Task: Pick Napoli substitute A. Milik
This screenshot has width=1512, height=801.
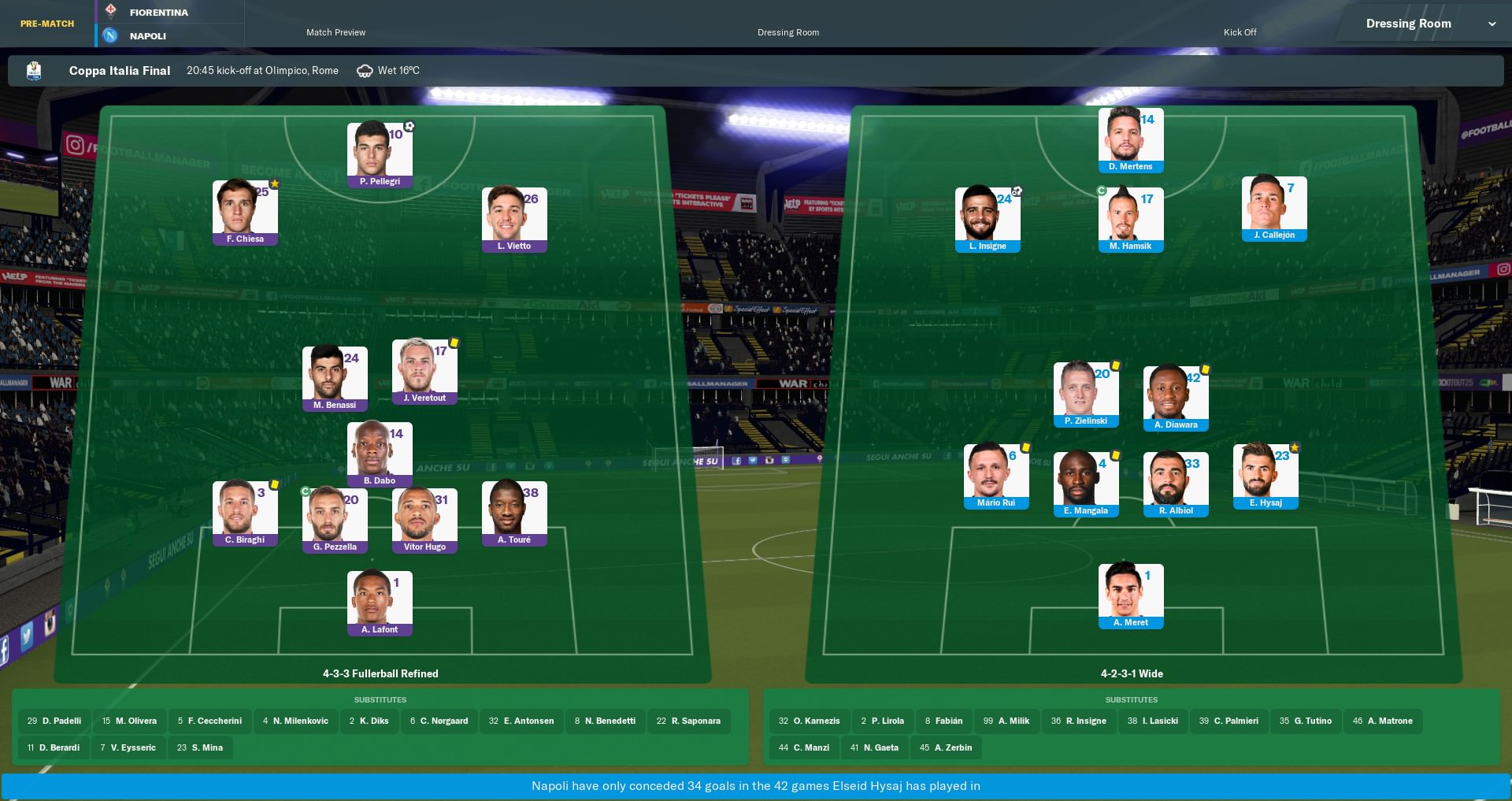Action: pyautogui.click(x=1006, y=721)
